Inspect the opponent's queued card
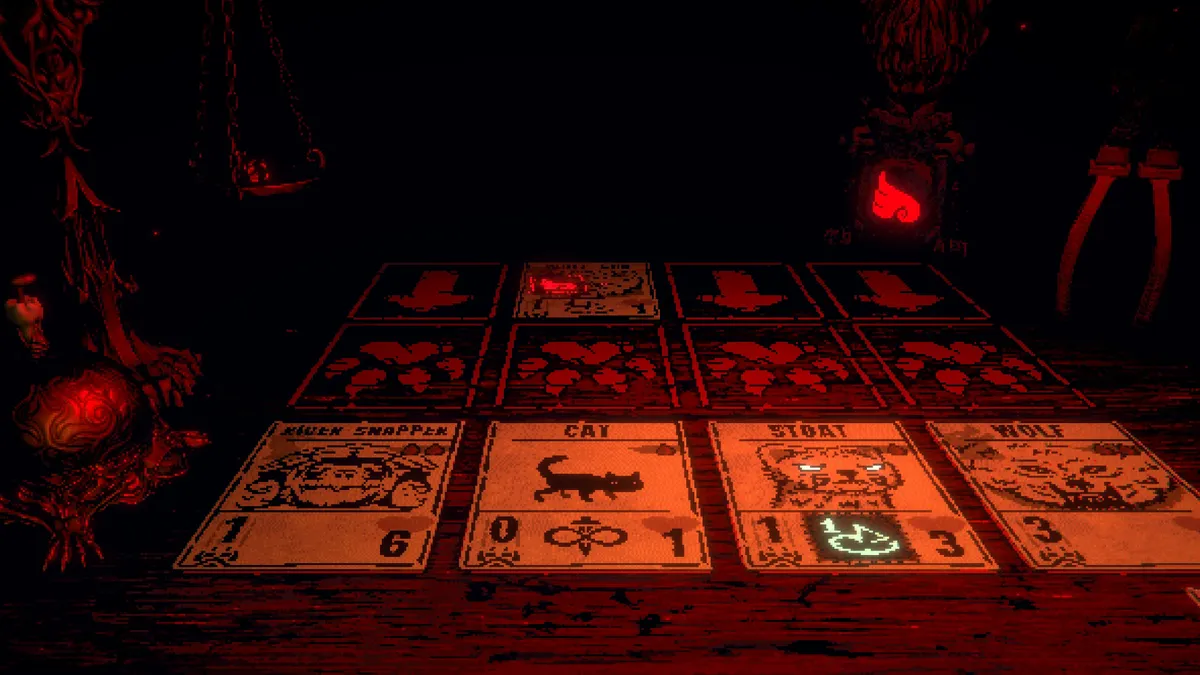 point(588,289)
